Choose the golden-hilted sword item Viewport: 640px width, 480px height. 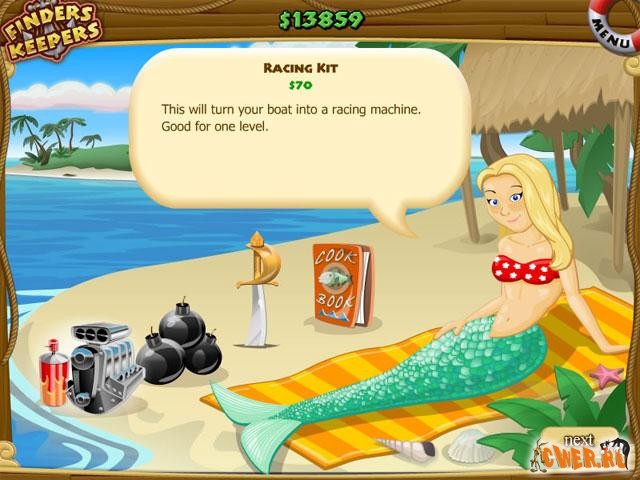(256, 290)
